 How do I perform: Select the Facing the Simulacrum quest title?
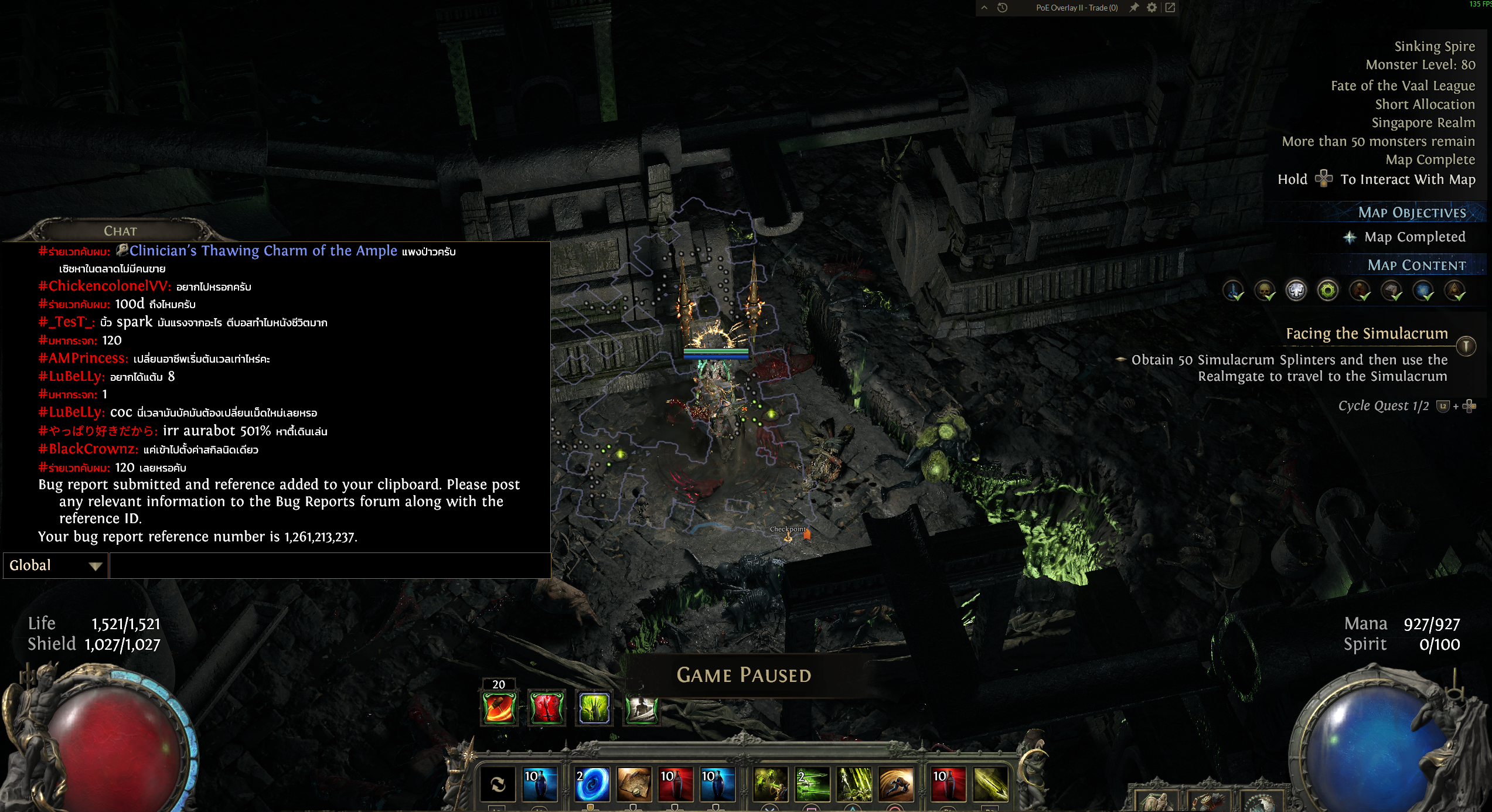coord(1367,333)
